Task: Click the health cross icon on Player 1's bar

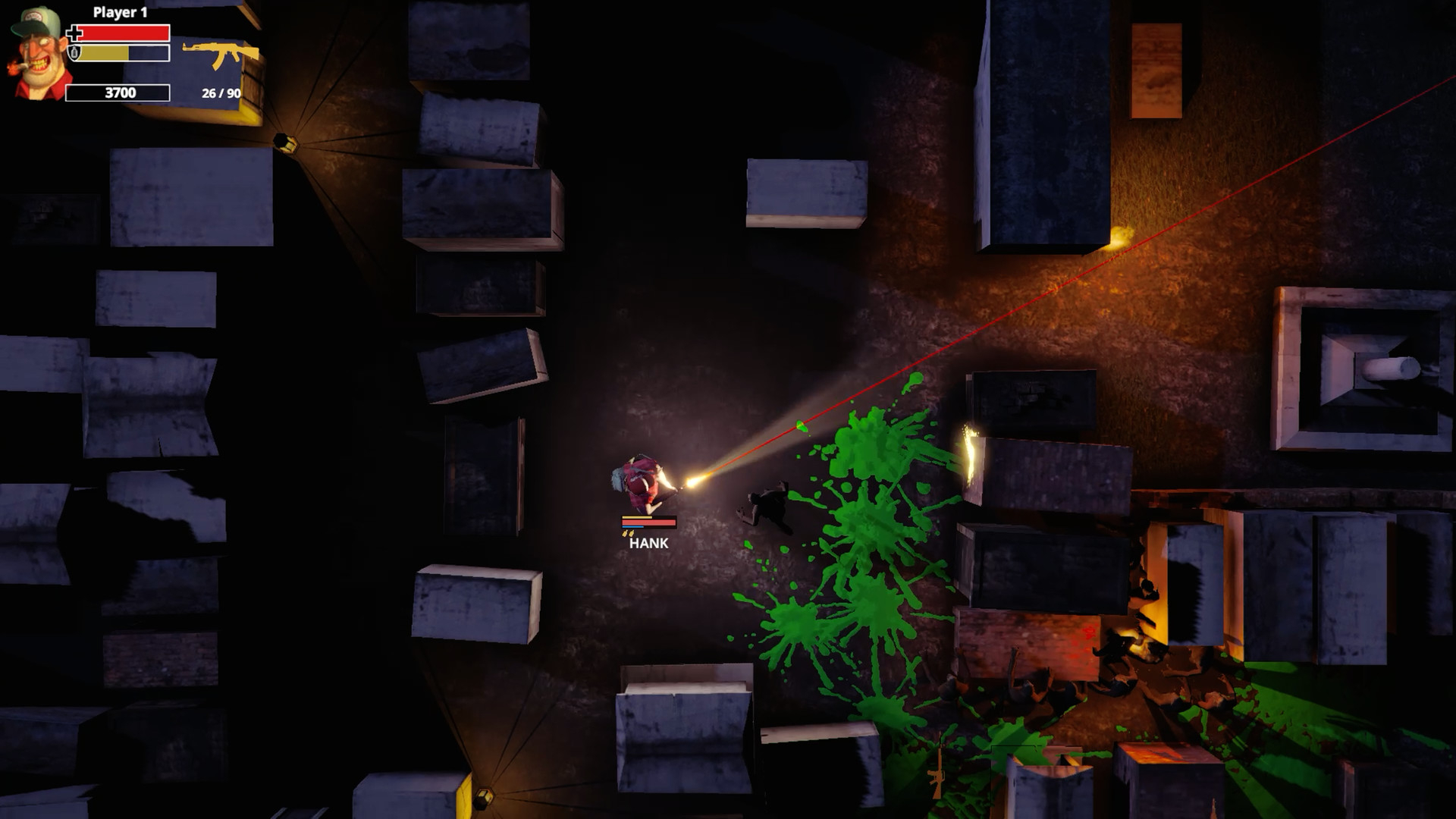Action: [74, 33]
